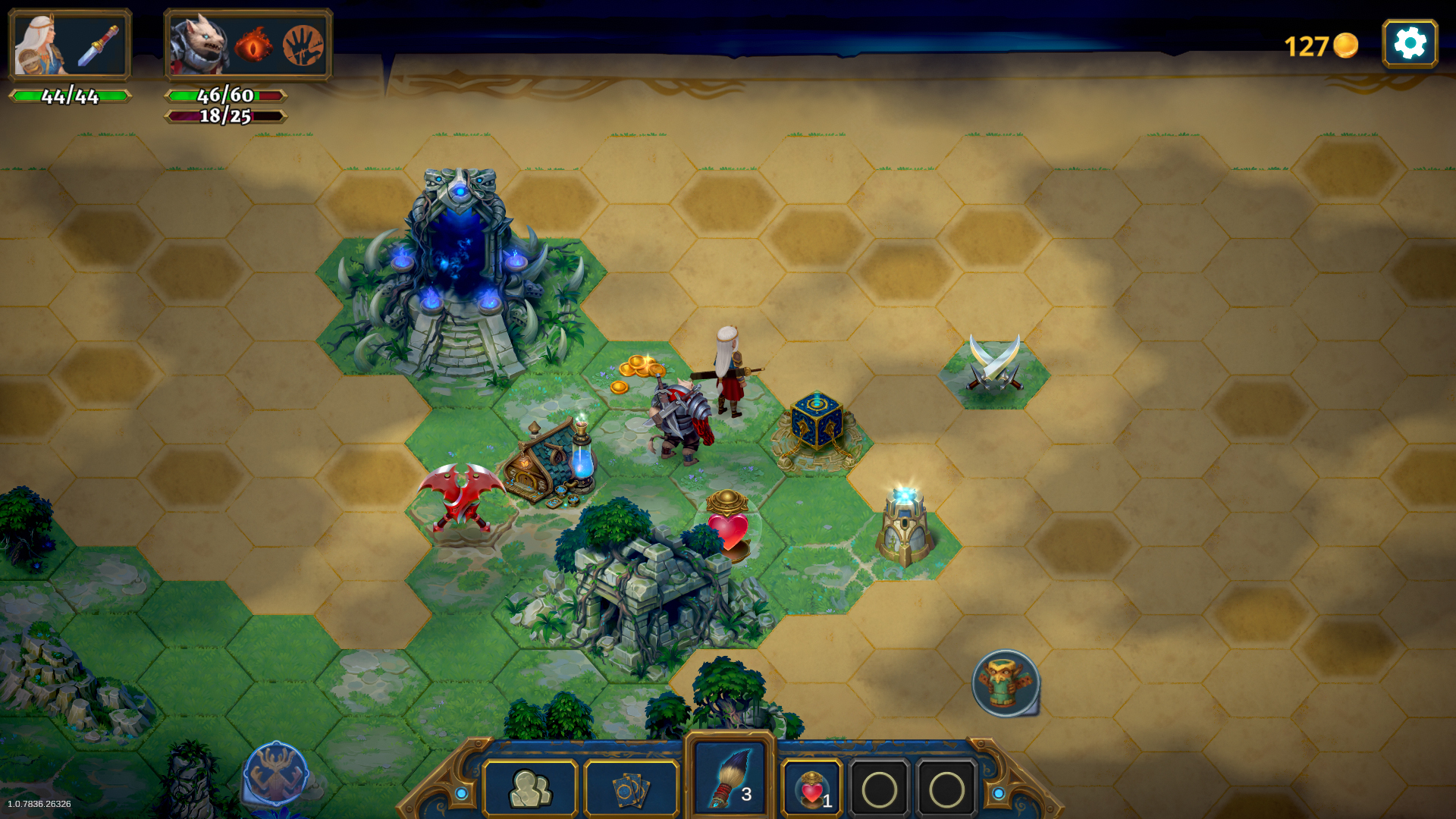1456x819 pixels.
Task: Click the clawed hand ability icon
Action: 303,43
